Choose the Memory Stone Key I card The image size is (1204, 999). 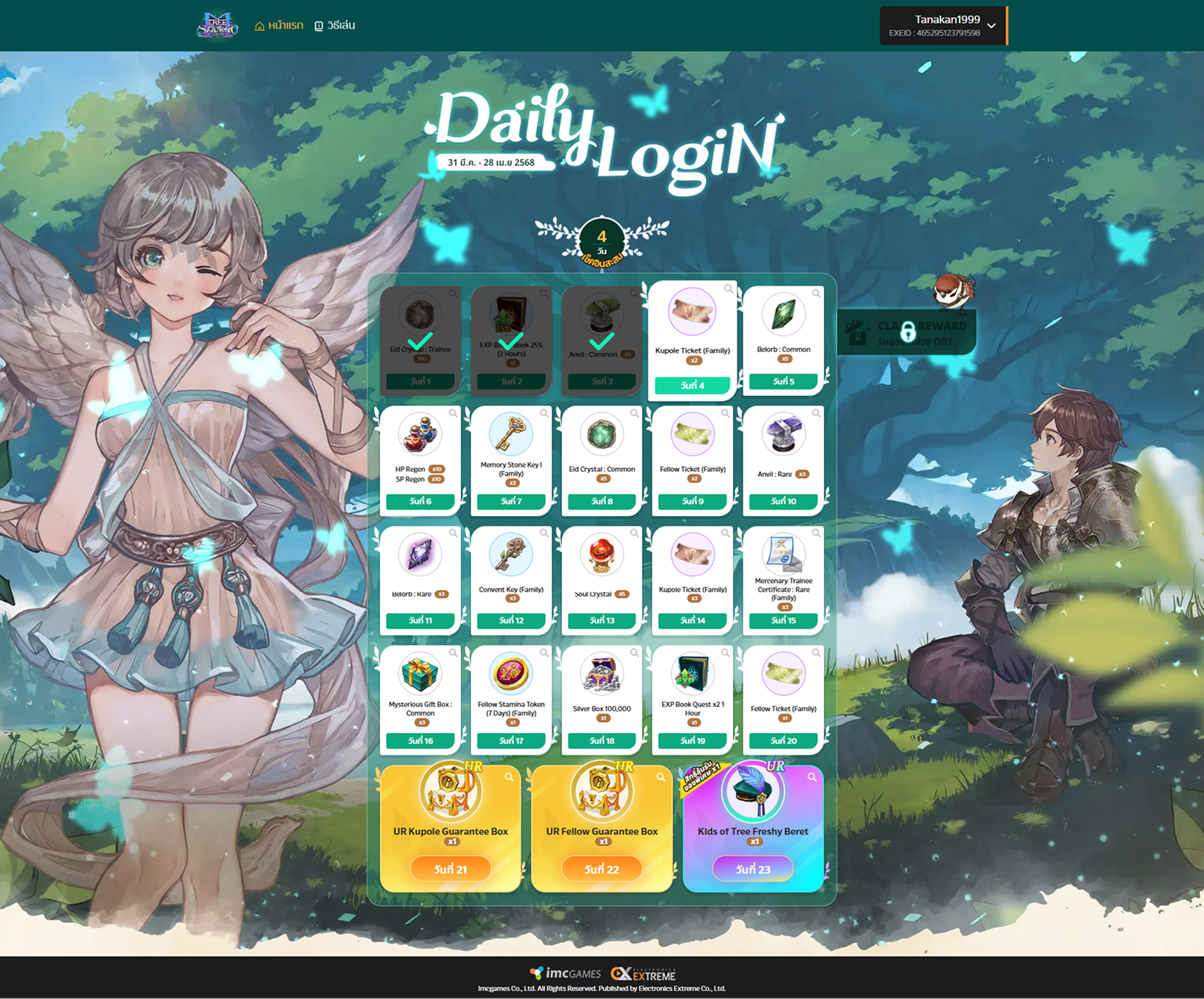coord(511,459)
